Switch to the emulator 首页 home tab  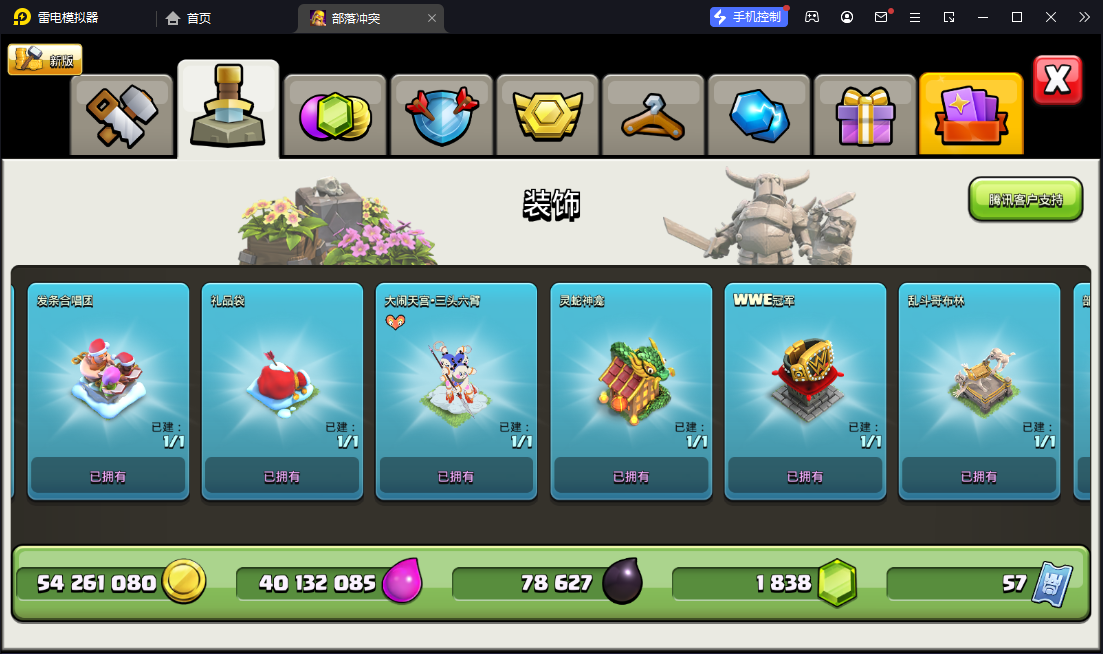tap(189, 18)
